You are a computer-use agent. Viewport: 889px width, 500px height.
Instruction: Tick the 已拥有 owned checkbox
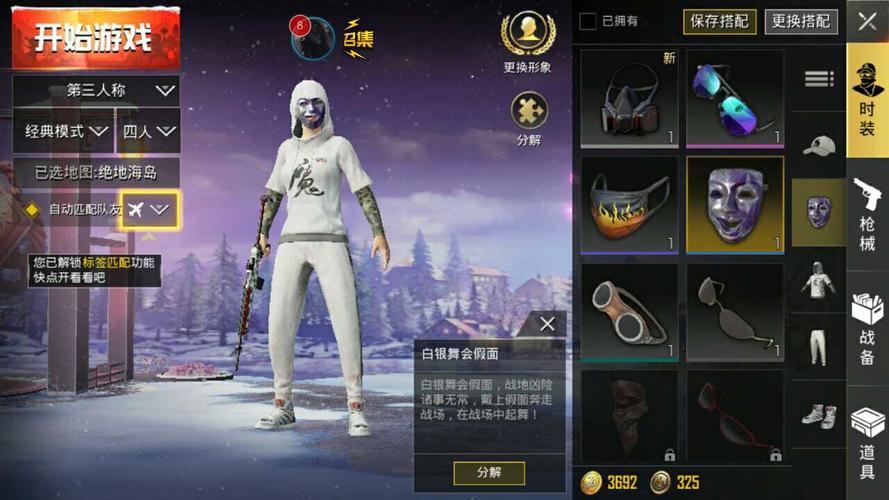pyautogui.click(x=588, y=21)
